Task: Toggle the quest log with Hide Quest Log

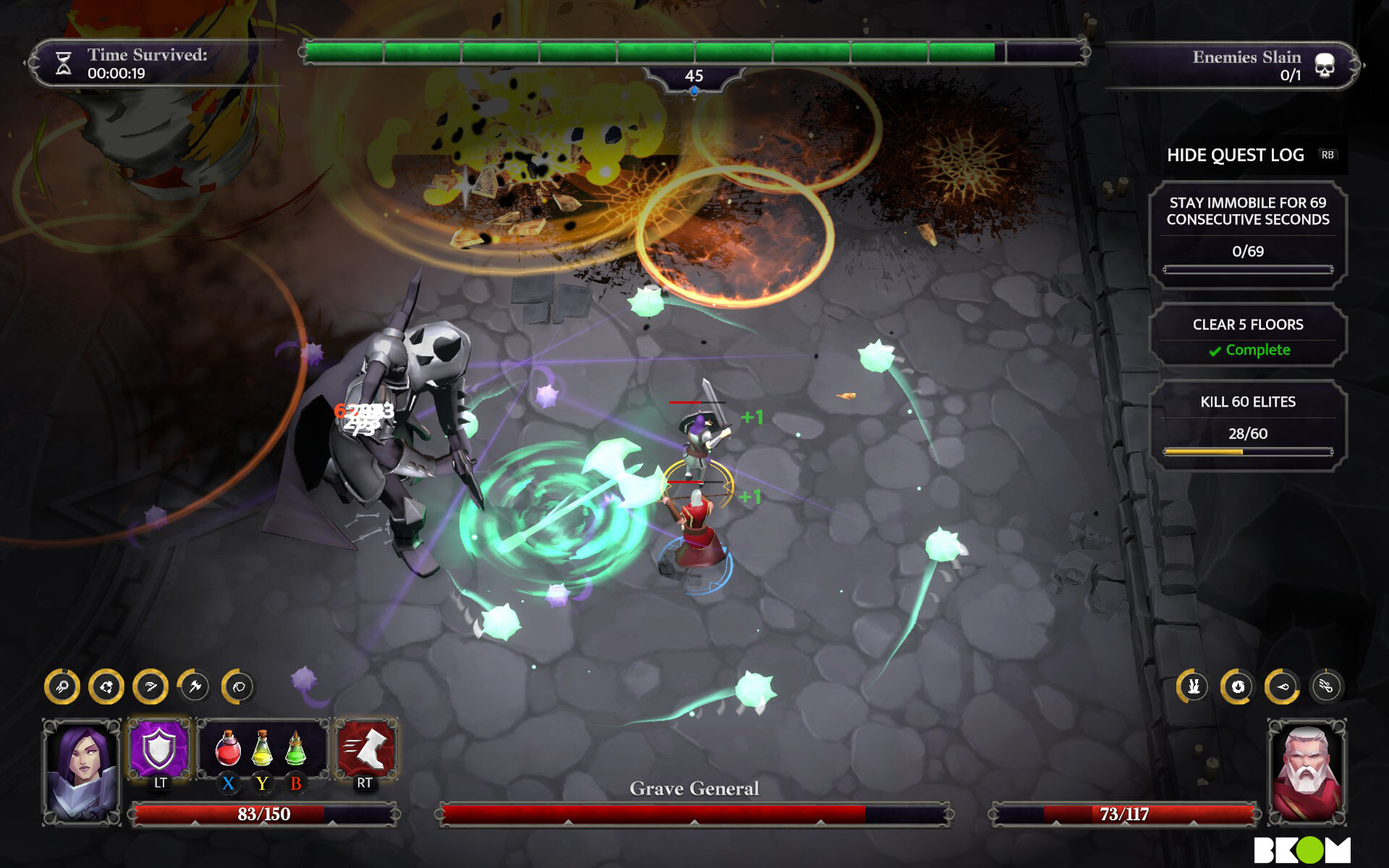Action: click(x=1235, y=155)
